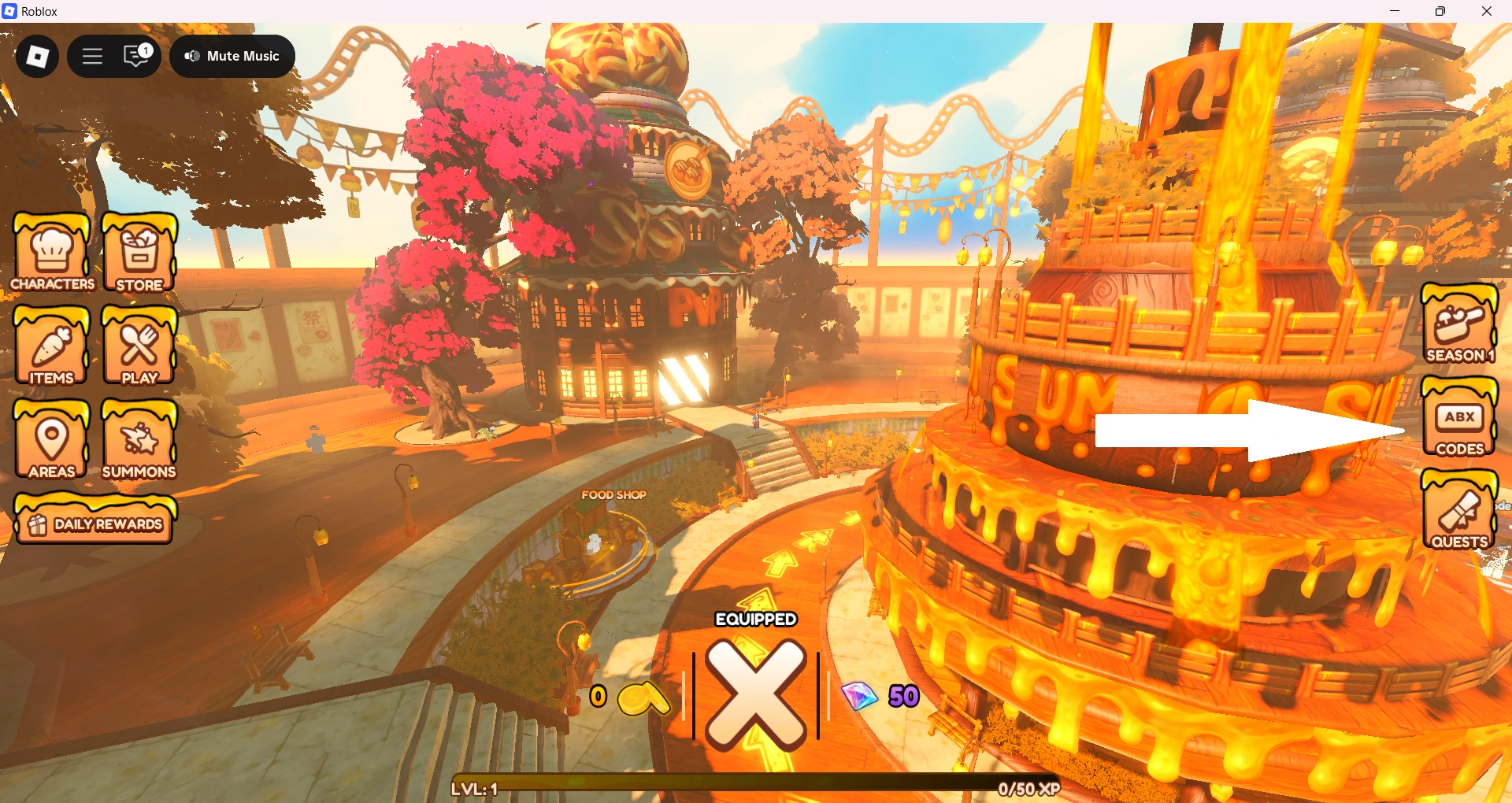Viewport: 1512px width, 803px height.
Task: Open the Store
Action: point(139,253)
